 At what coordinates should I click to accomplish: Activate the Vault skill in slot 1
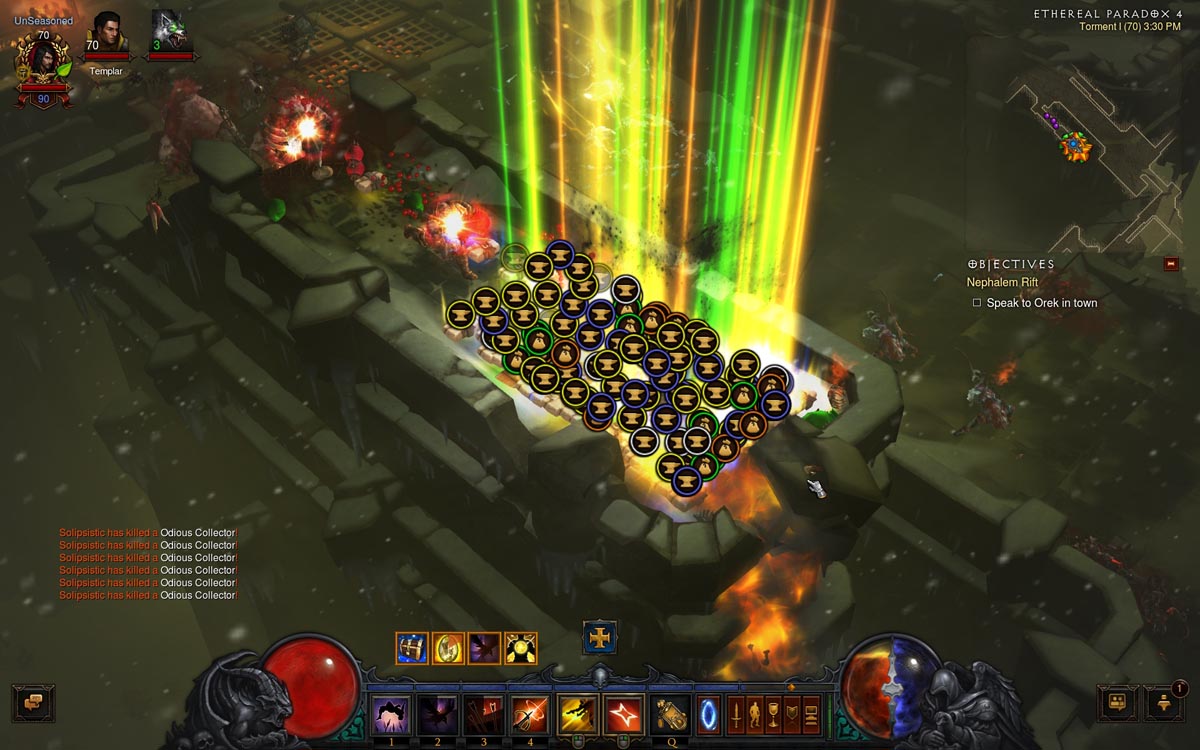pyautogui.click(x=390, y=714)
